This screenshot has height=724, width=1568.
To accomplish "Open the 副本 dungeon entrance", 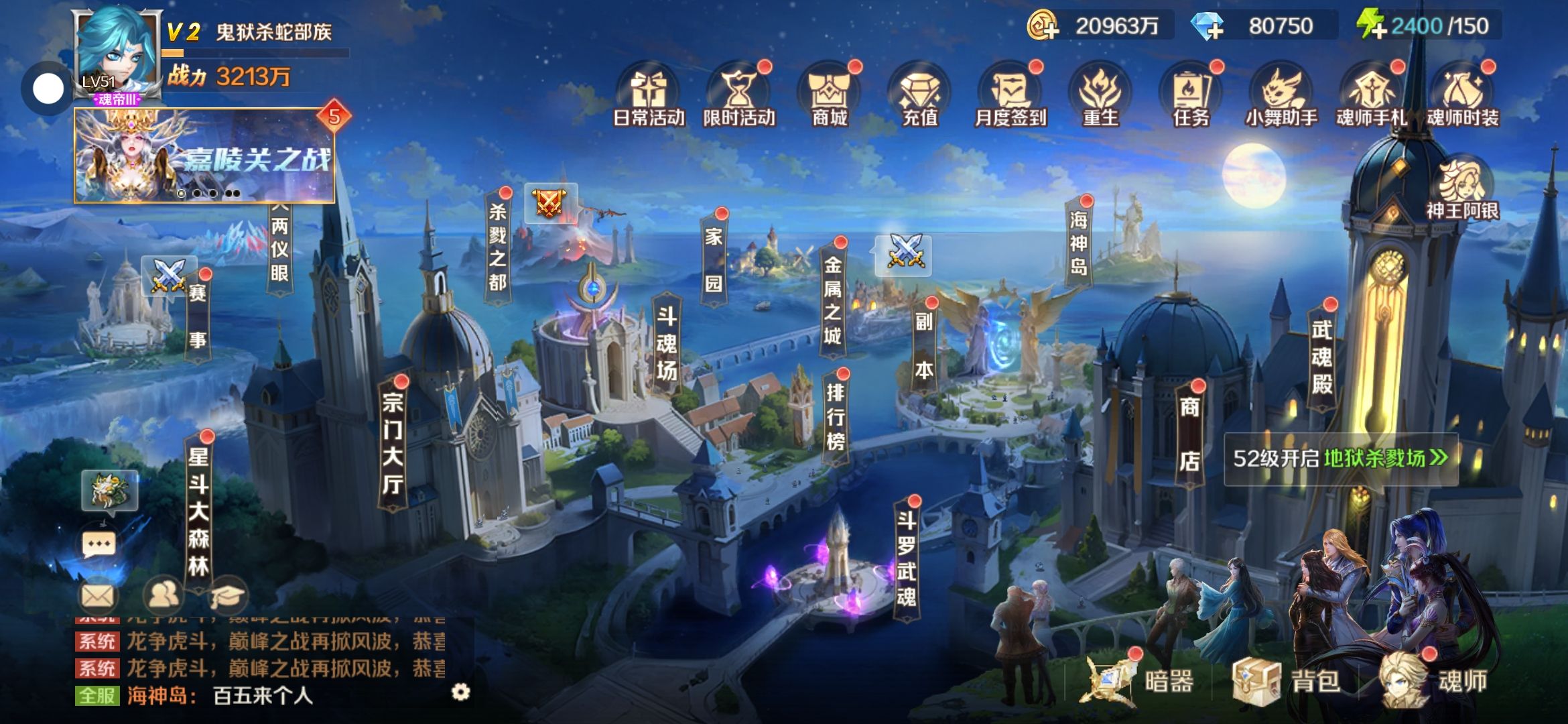I will (924, 345).
